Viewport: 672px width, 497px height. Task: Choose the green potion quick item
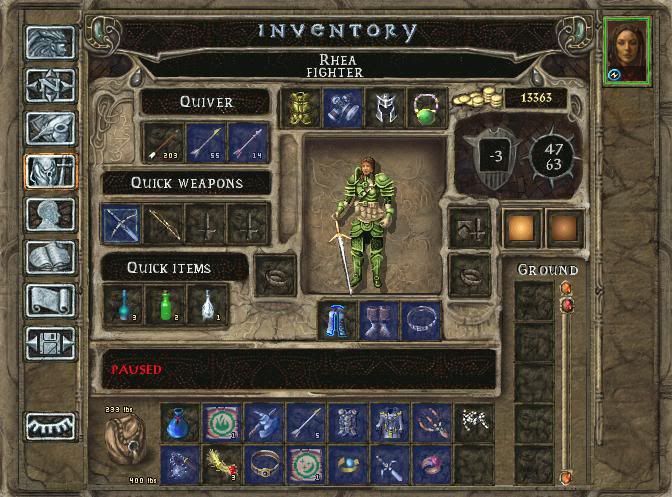165,305
